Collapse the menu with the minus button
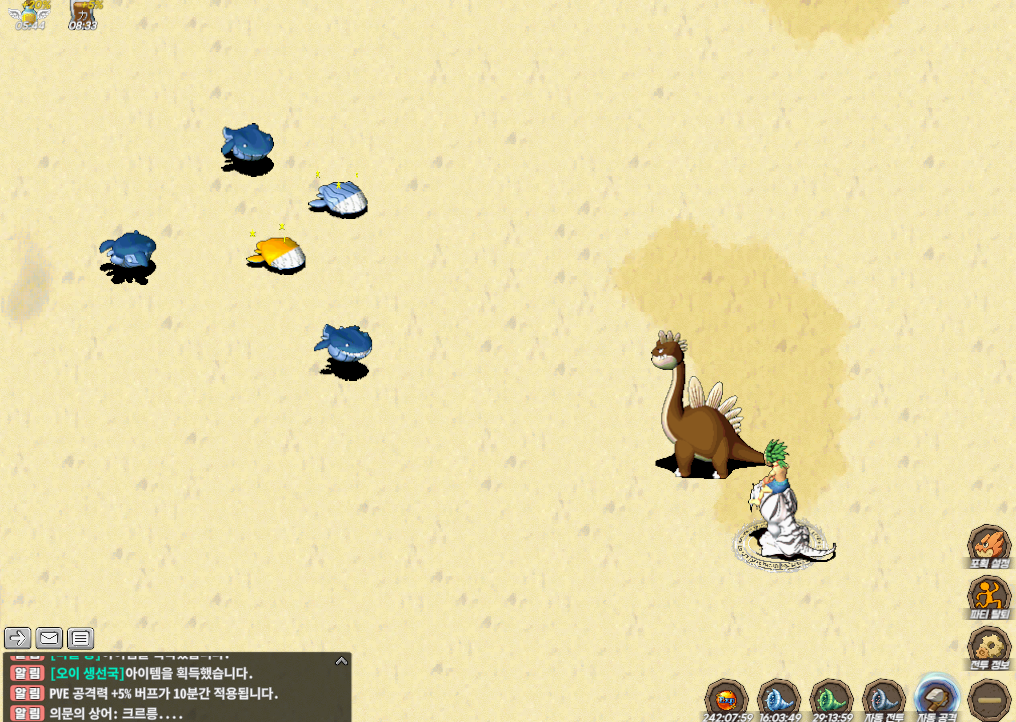1016x722 pixels. click(989, 698)
